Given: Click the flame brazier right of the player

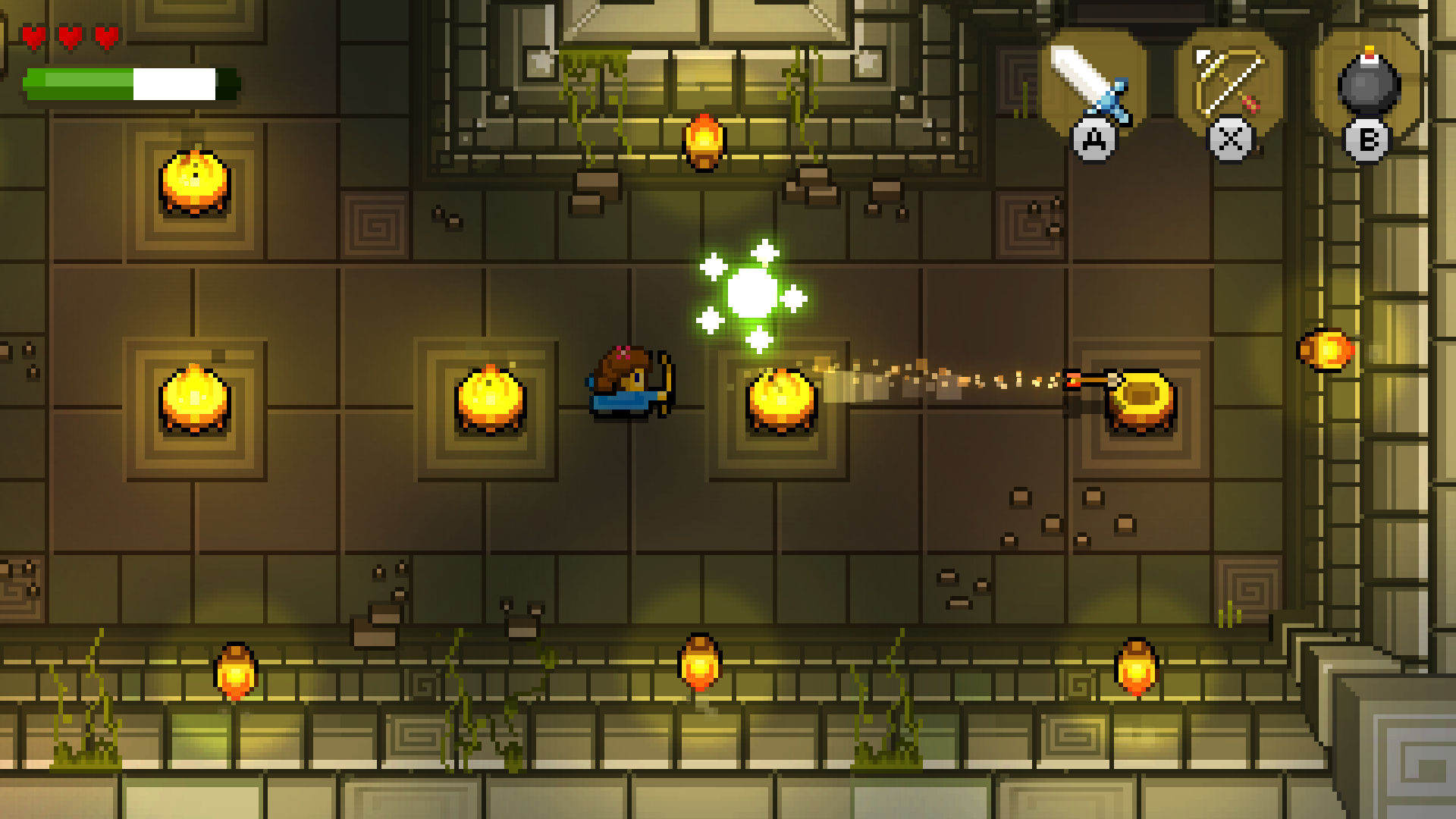Looking at the screenshot, I should click(781, 398).
